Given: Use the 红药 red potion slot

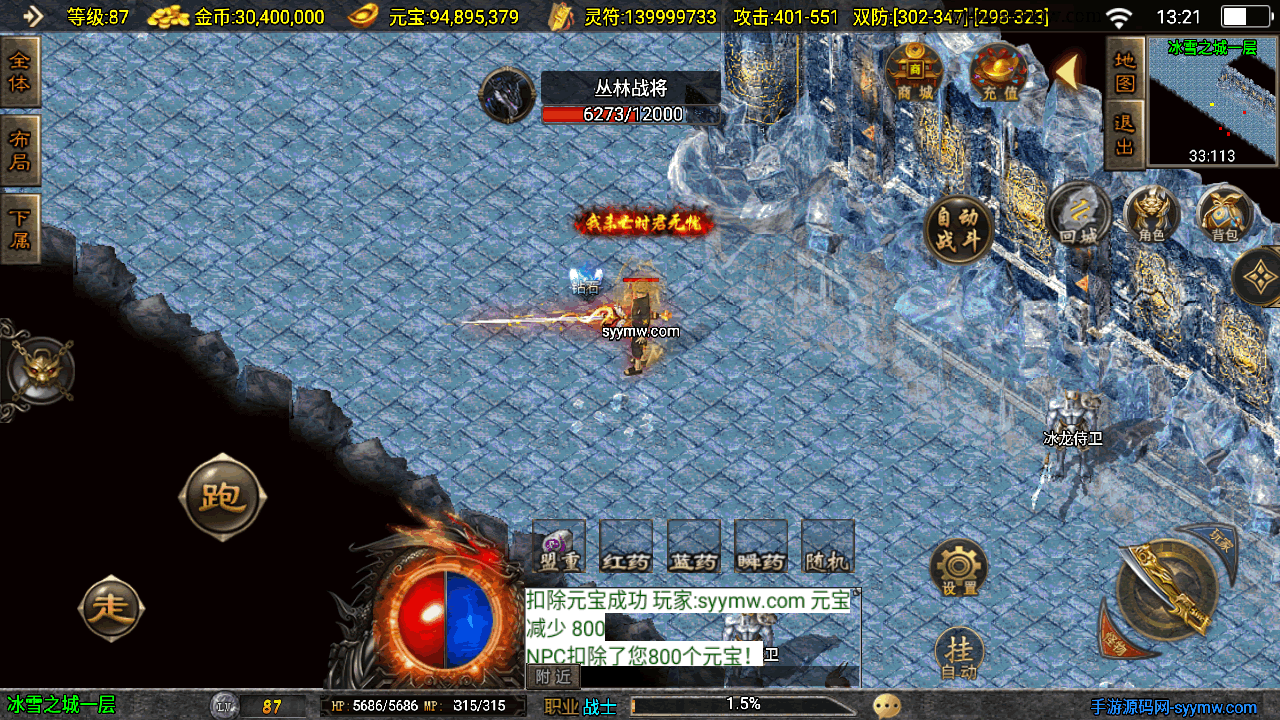Looking at the screenshot, I should point(626,548).
